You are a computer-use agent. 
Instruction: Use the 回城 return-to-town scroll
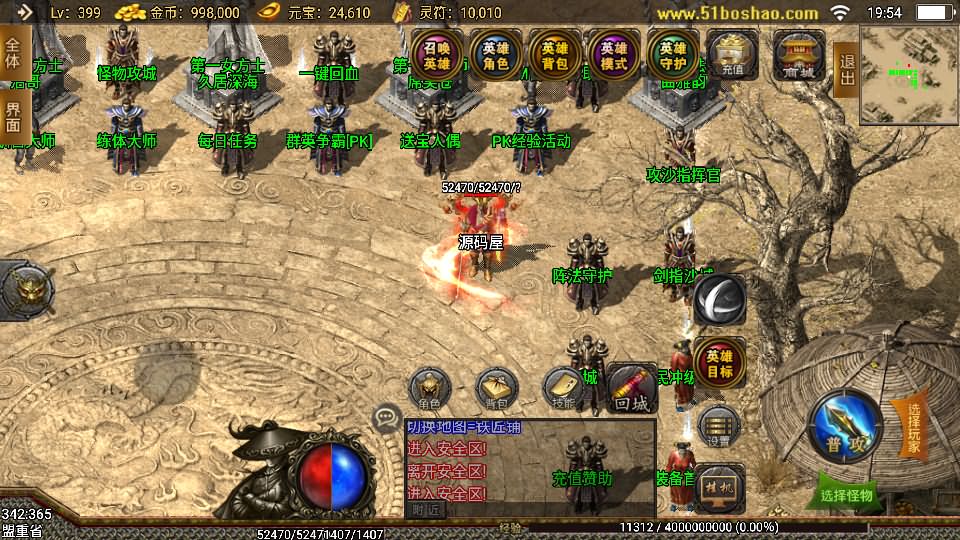pos(632,389)
